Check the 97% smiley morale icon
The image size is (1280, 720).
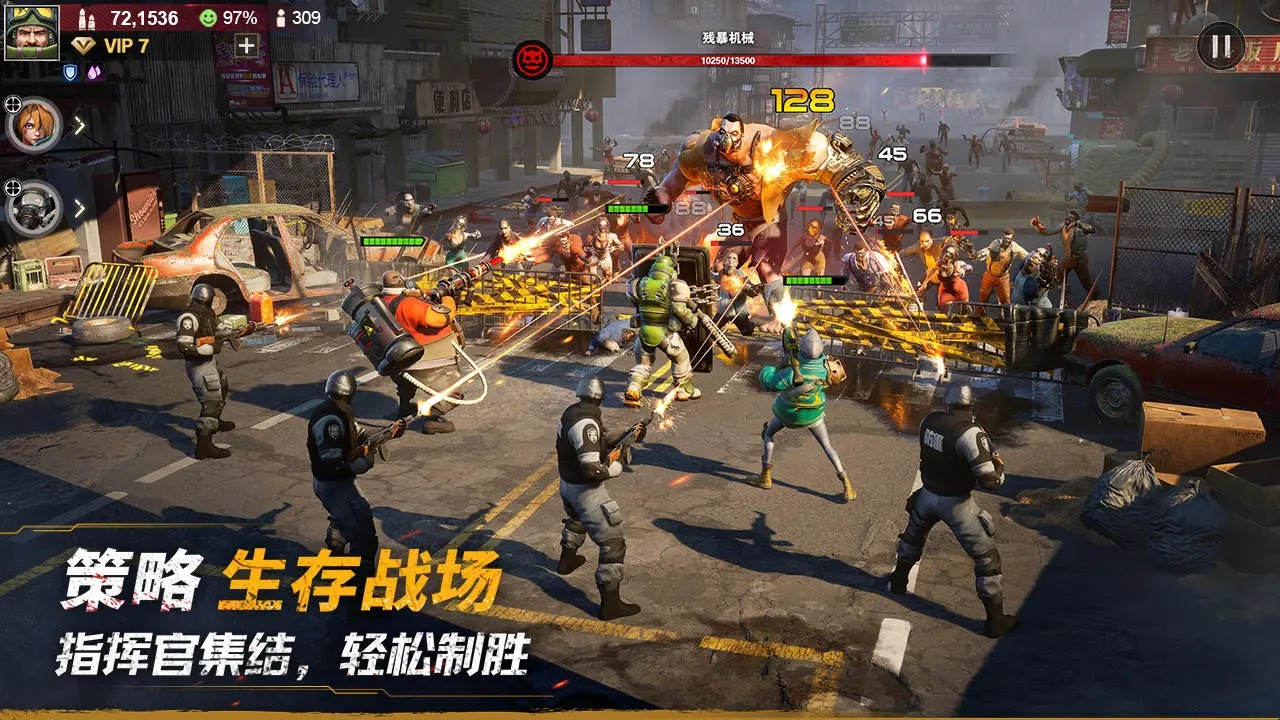pyautogui.click(x=209, y=17)
